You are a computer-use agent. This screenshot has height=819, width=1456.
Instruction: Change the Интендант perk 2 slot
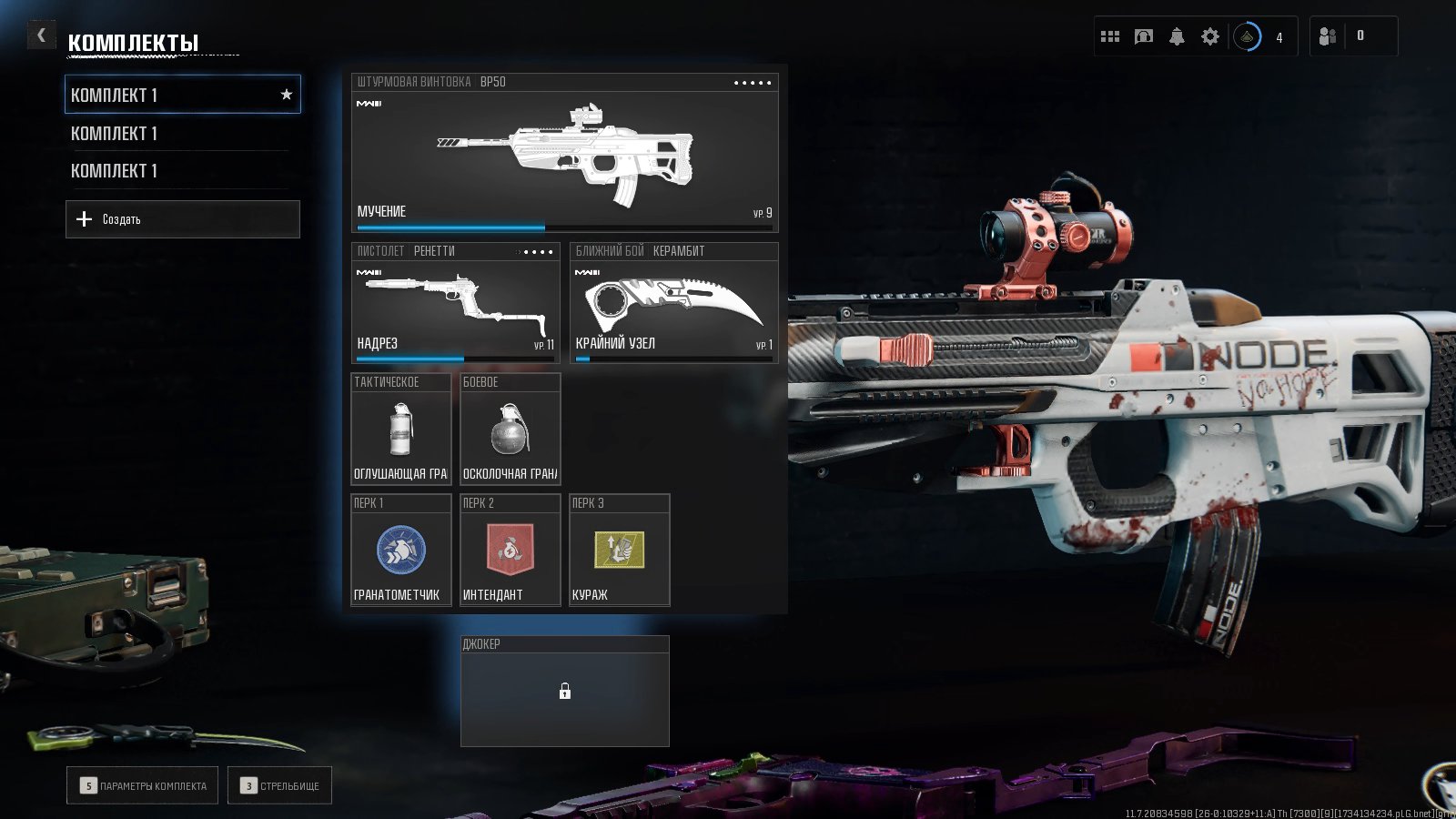510,551
